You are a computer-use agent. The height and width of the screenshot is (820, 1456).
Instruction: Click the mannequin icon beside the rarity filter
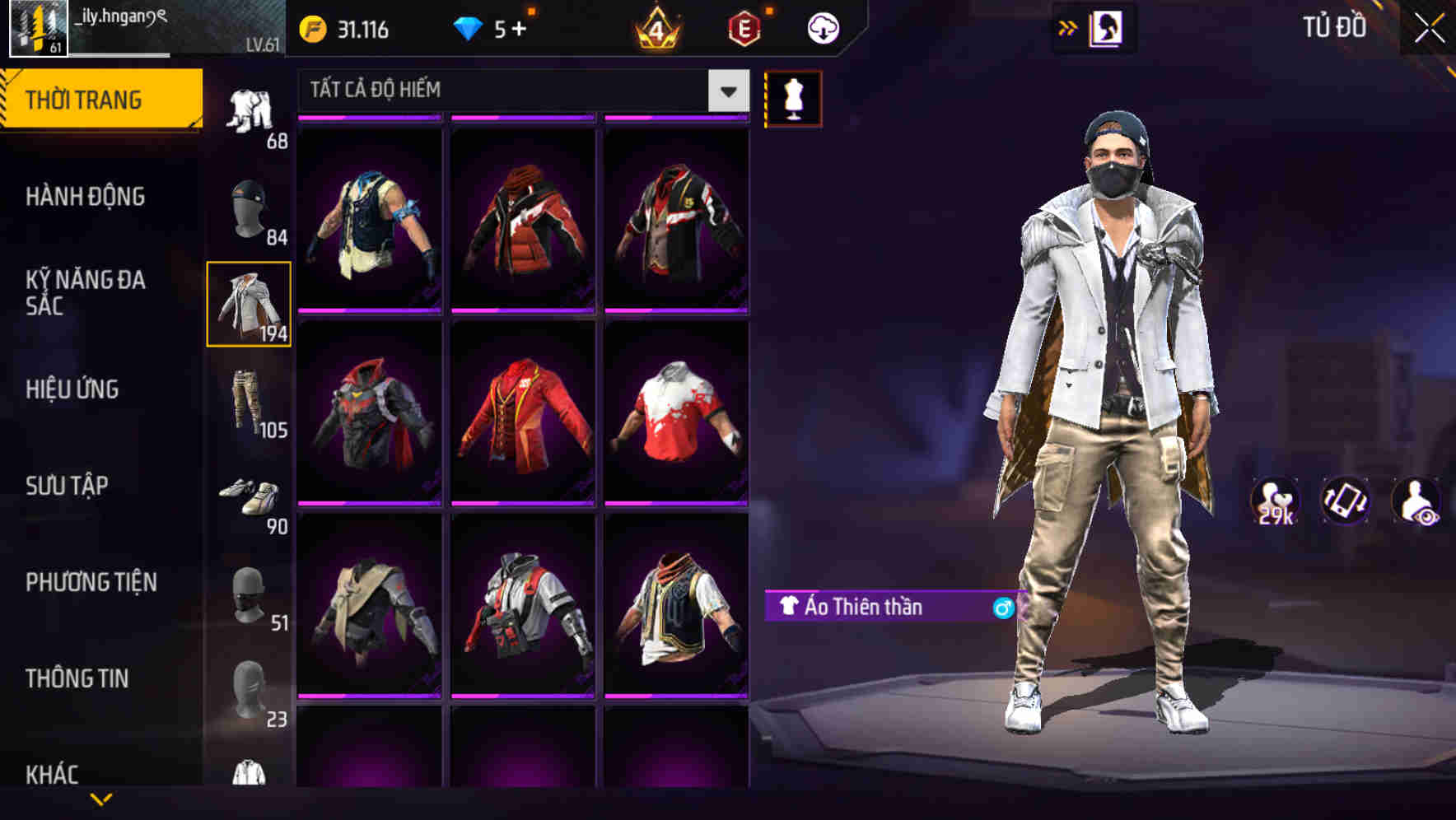pos(793,97)
